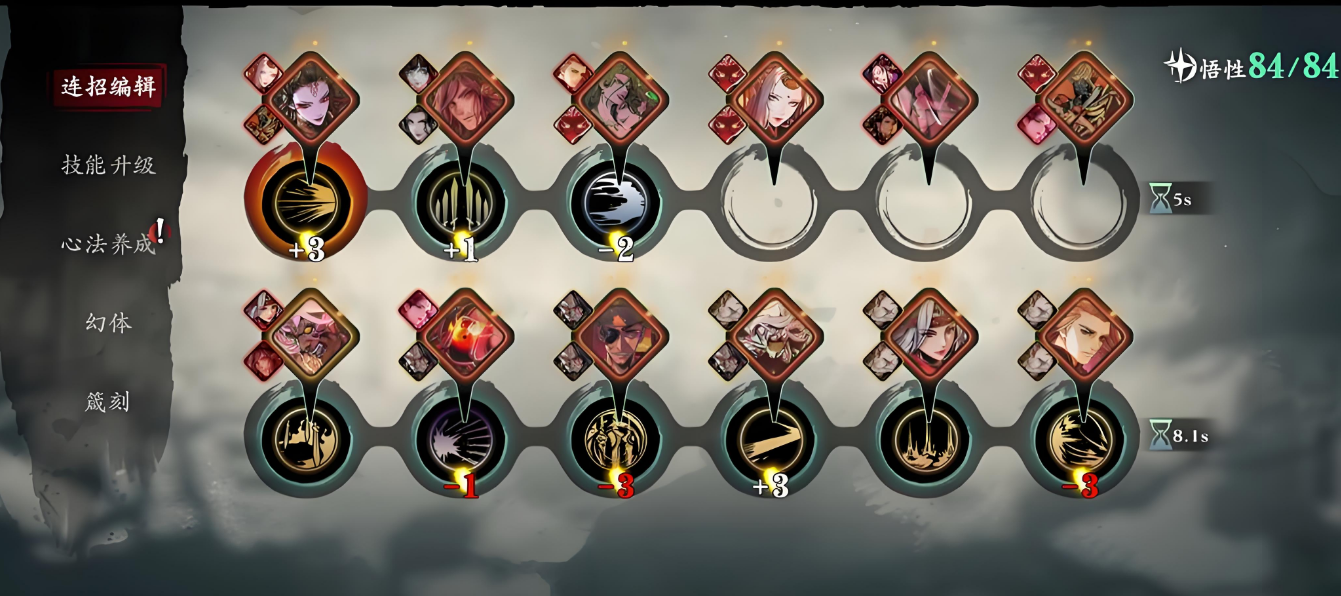This screenshot has height=596, width=1341.
Task: Select the golden slash skill marked +3
Action: [x=771, y=439]
